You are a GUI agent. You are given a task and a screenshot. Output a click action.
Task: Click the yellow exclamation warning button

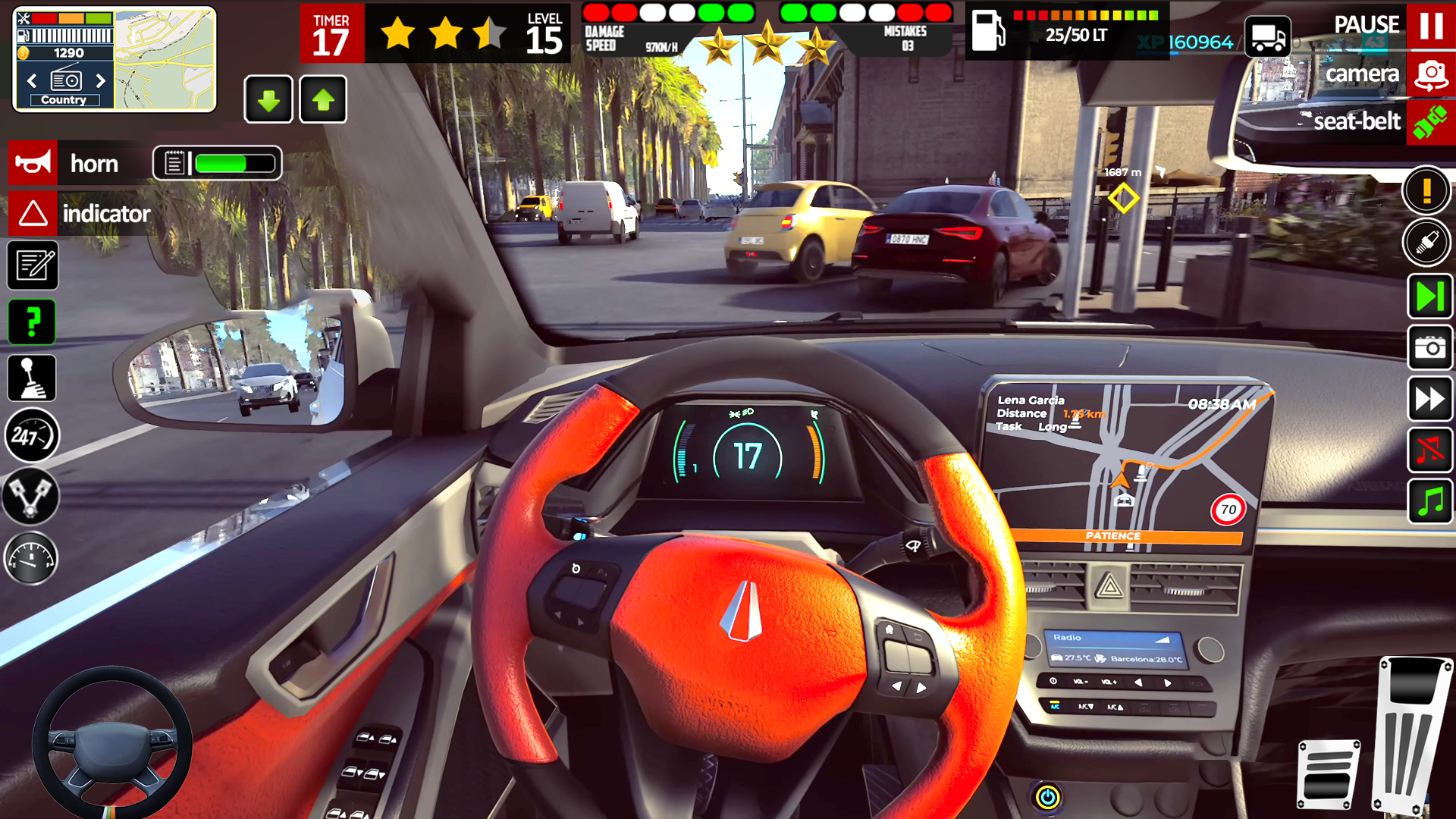[x=1426, y=190]
